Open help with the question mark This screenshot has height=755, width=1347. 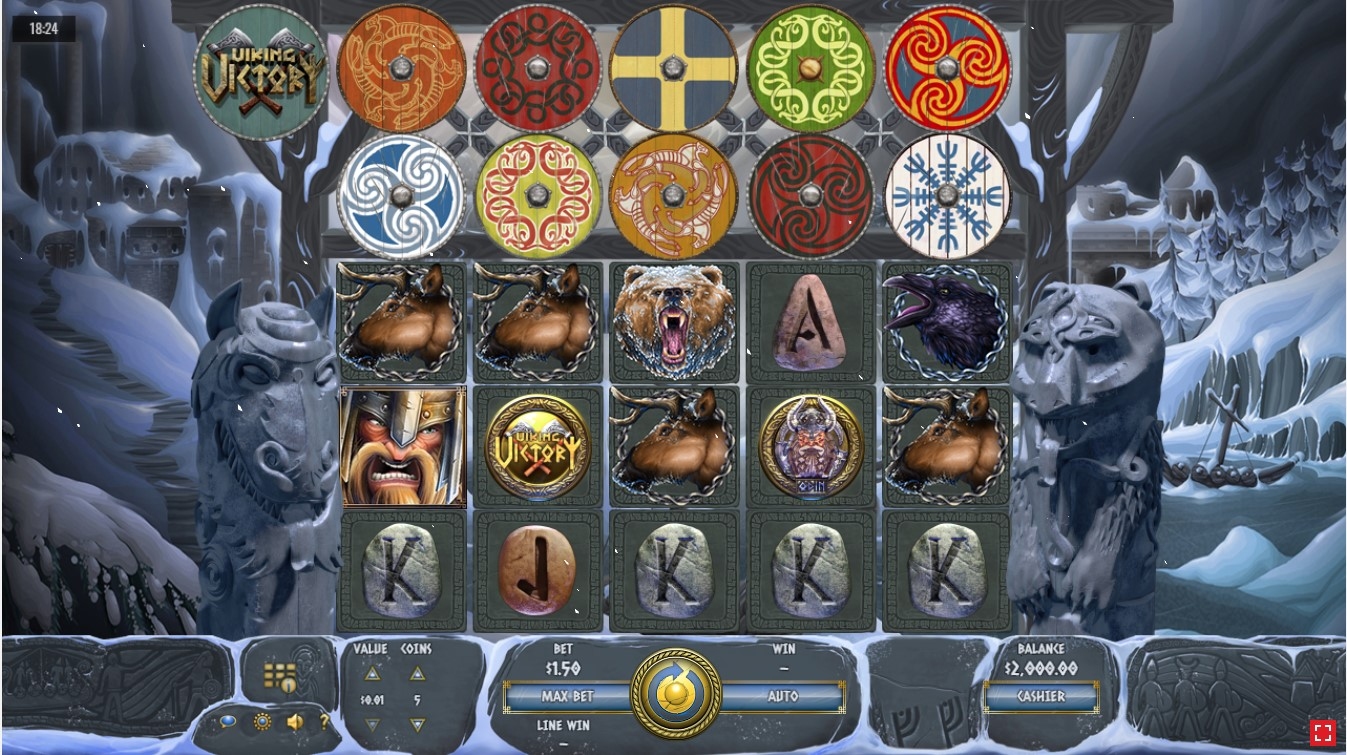coord(324,721)
